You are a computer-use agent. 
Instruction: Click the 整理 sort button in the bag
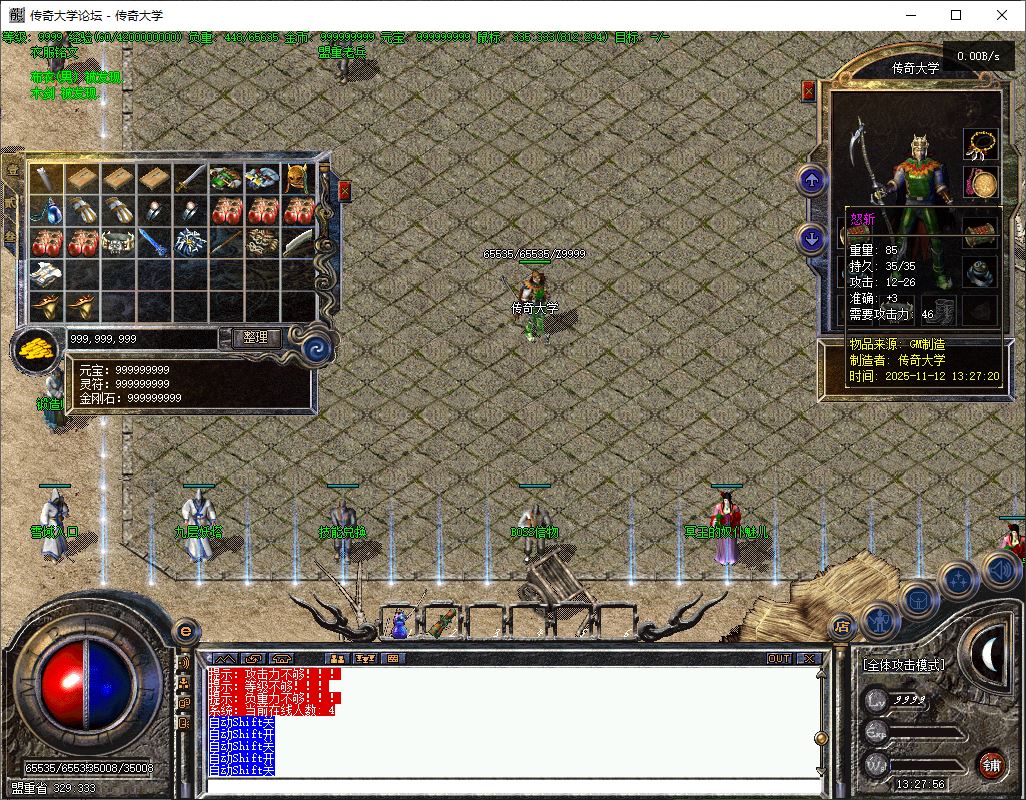click(x=256, y=338)
